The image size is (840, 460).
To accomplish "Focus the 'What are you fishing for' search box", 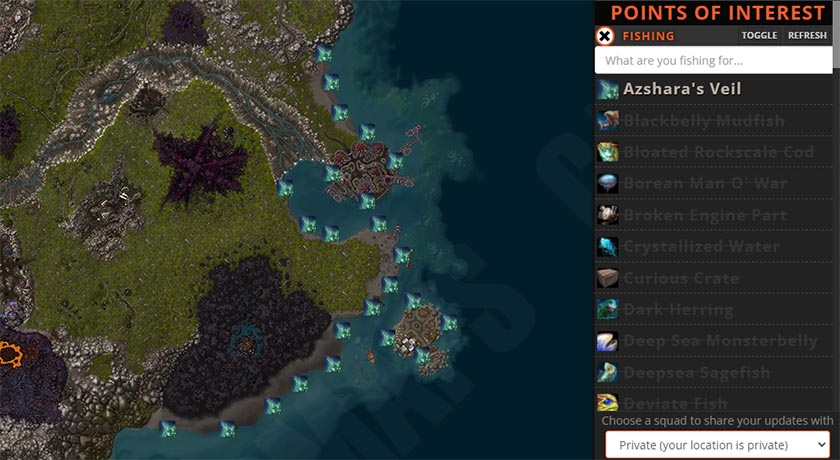I will [713, 61].
